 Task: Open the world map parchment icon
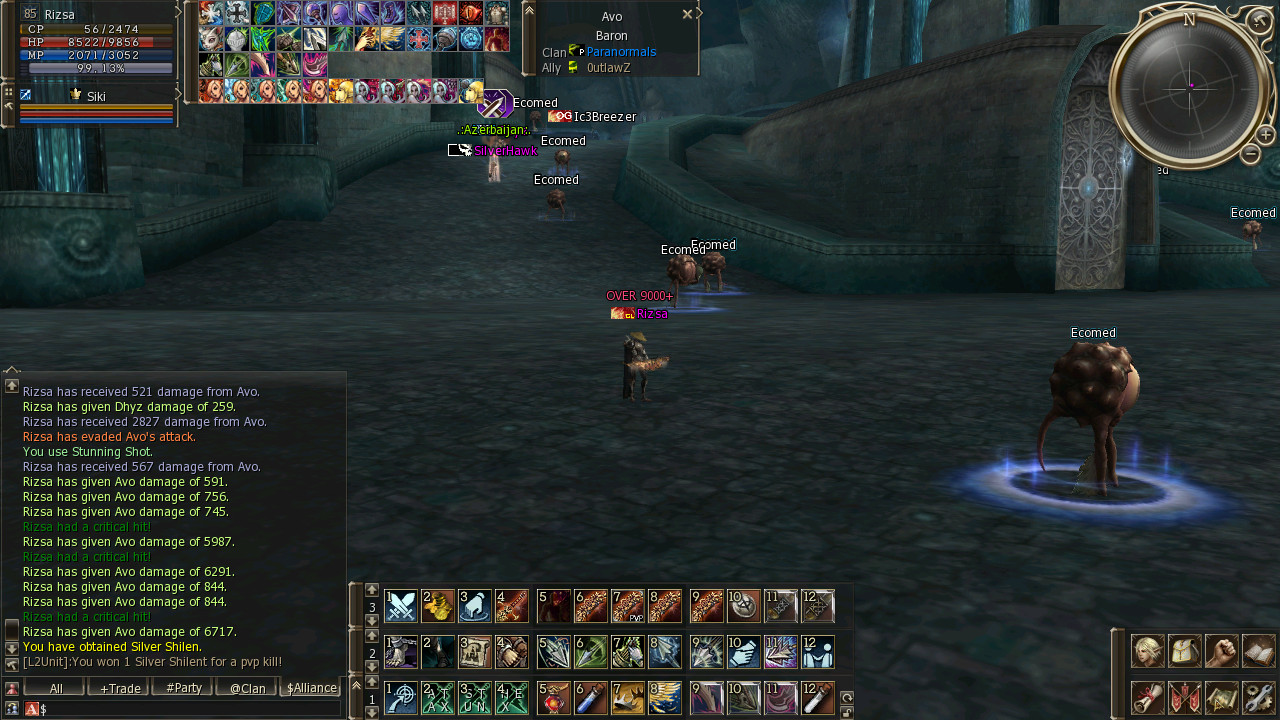pos(1221,697)
